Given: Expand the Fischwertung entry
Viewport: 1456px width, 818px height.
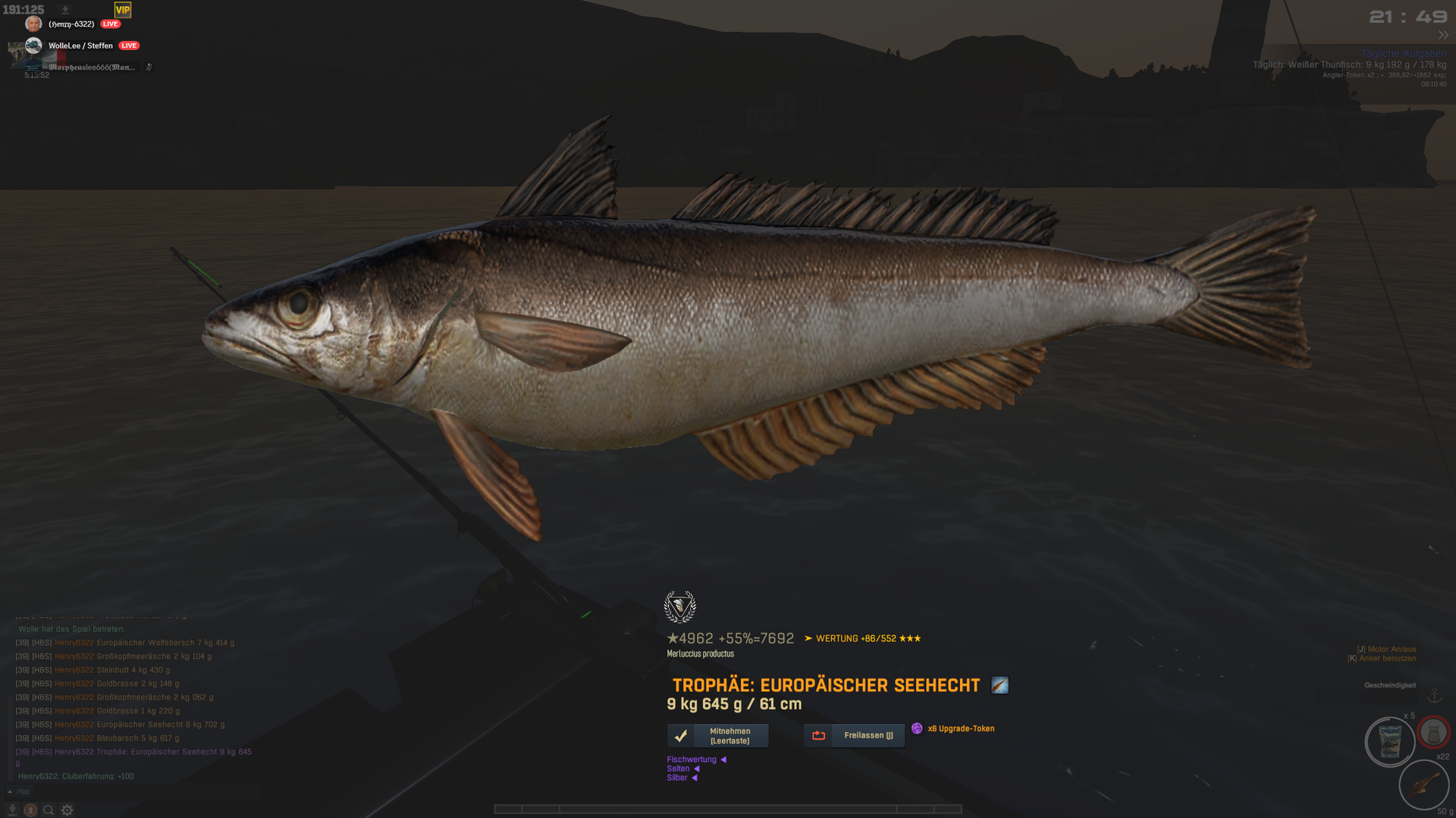Looking at the screenshot, I should 695,759.
